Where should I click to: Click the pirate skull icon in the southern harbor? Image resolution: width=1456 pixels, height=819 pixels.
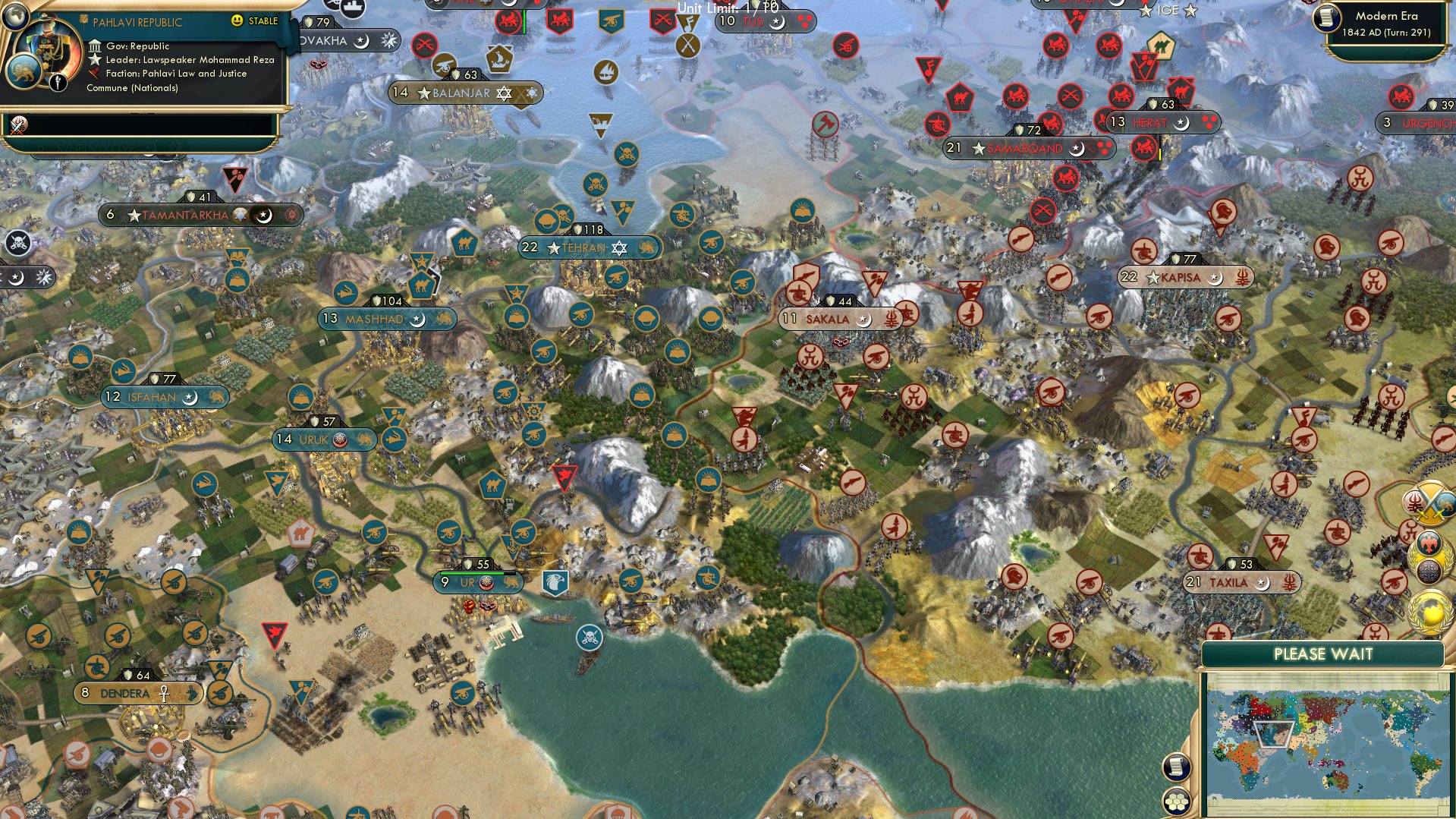(x=590, y=638)
